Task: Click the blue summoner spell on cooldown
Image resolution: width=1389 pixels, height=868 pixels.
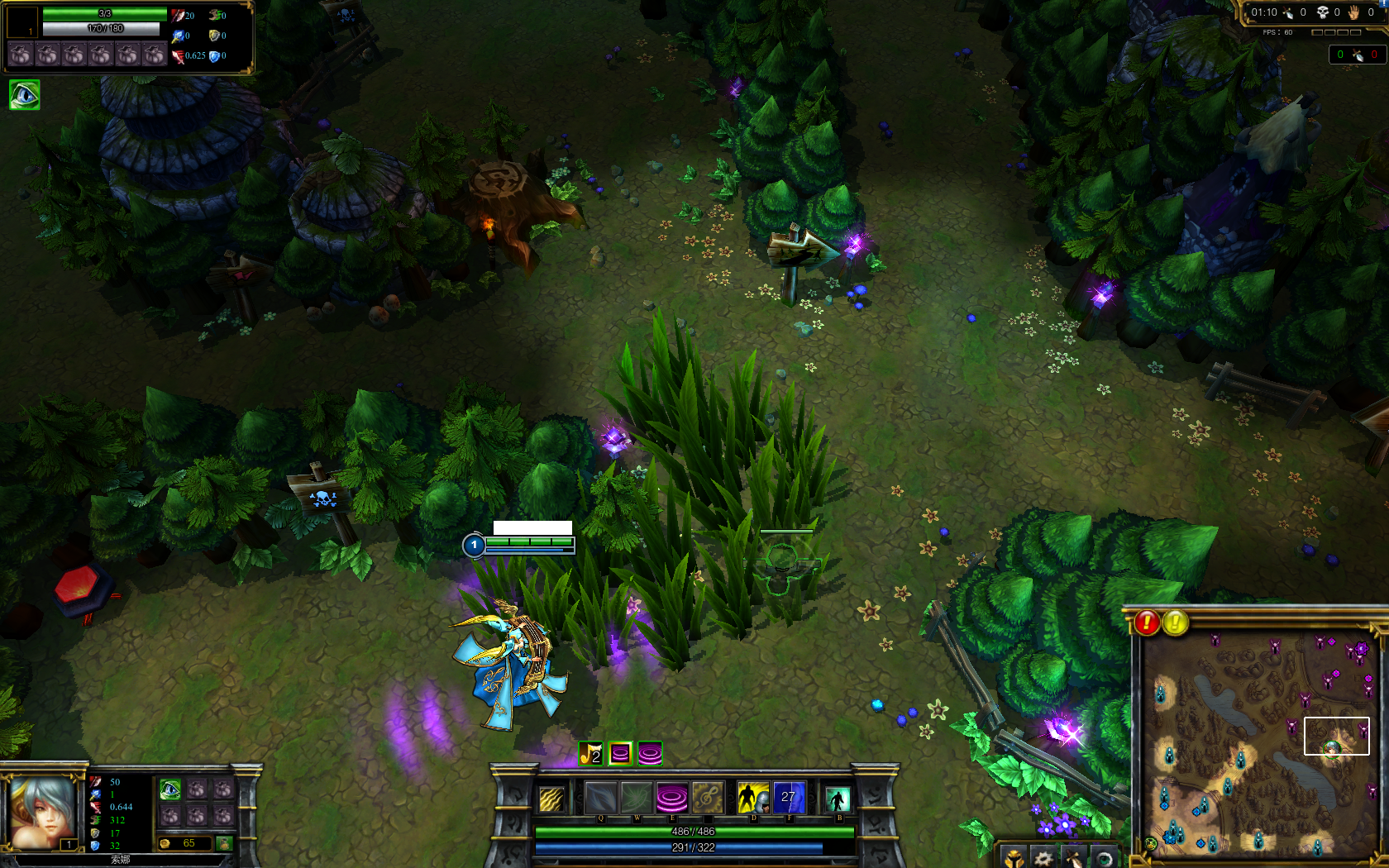Action: tap(788, 799)
